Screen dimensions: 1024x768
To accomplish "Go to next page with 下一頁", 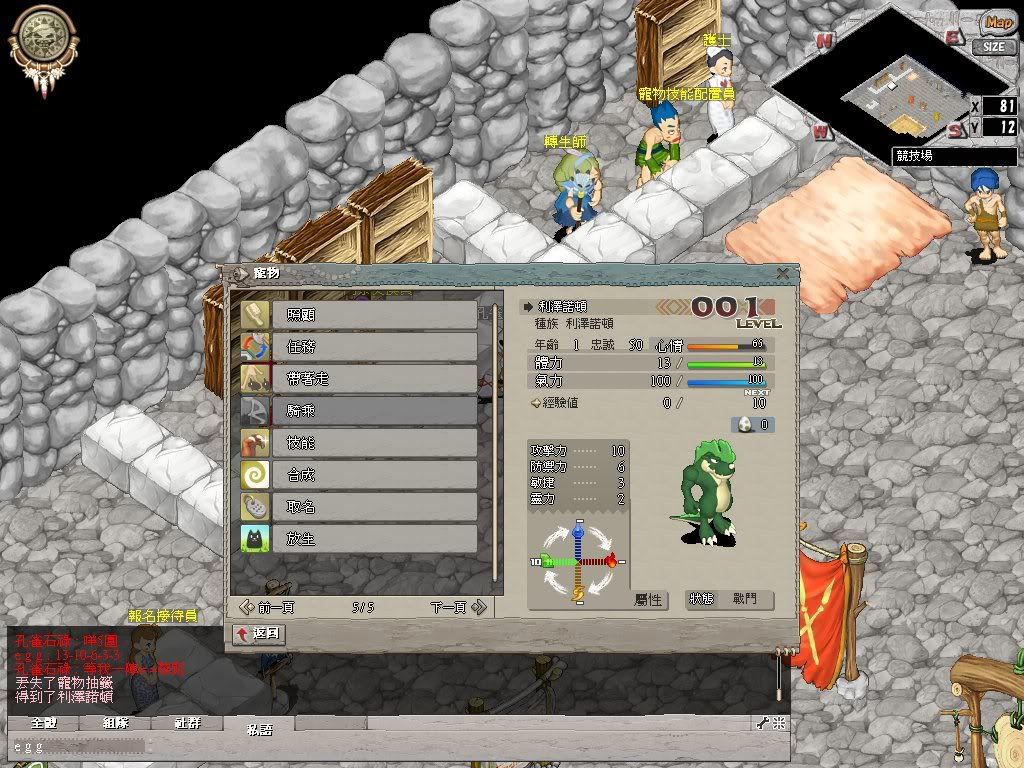I will (x=457, y=607).
